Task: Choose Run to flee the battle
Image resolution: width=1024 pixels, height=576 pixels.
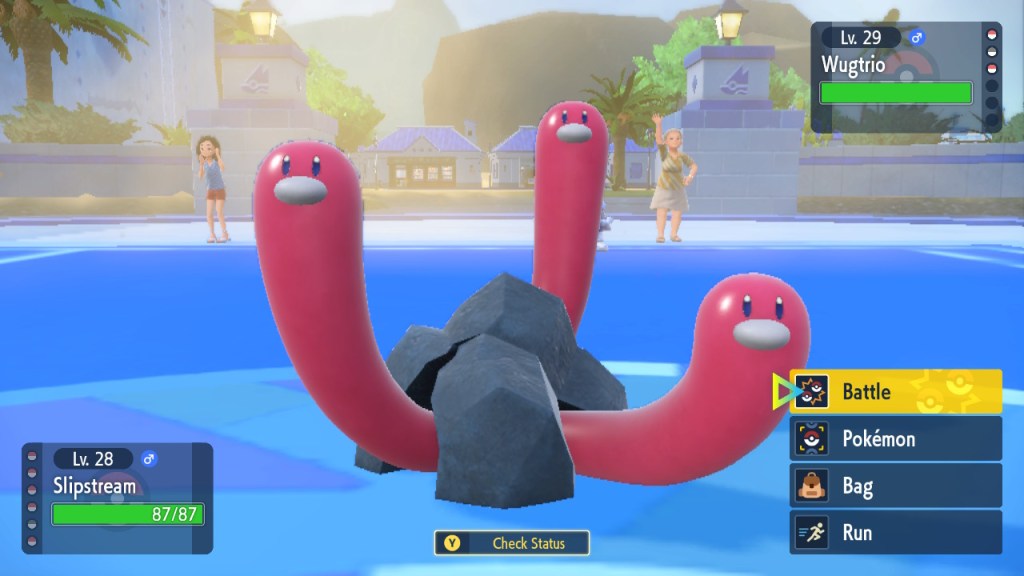Action: [895, 532]
